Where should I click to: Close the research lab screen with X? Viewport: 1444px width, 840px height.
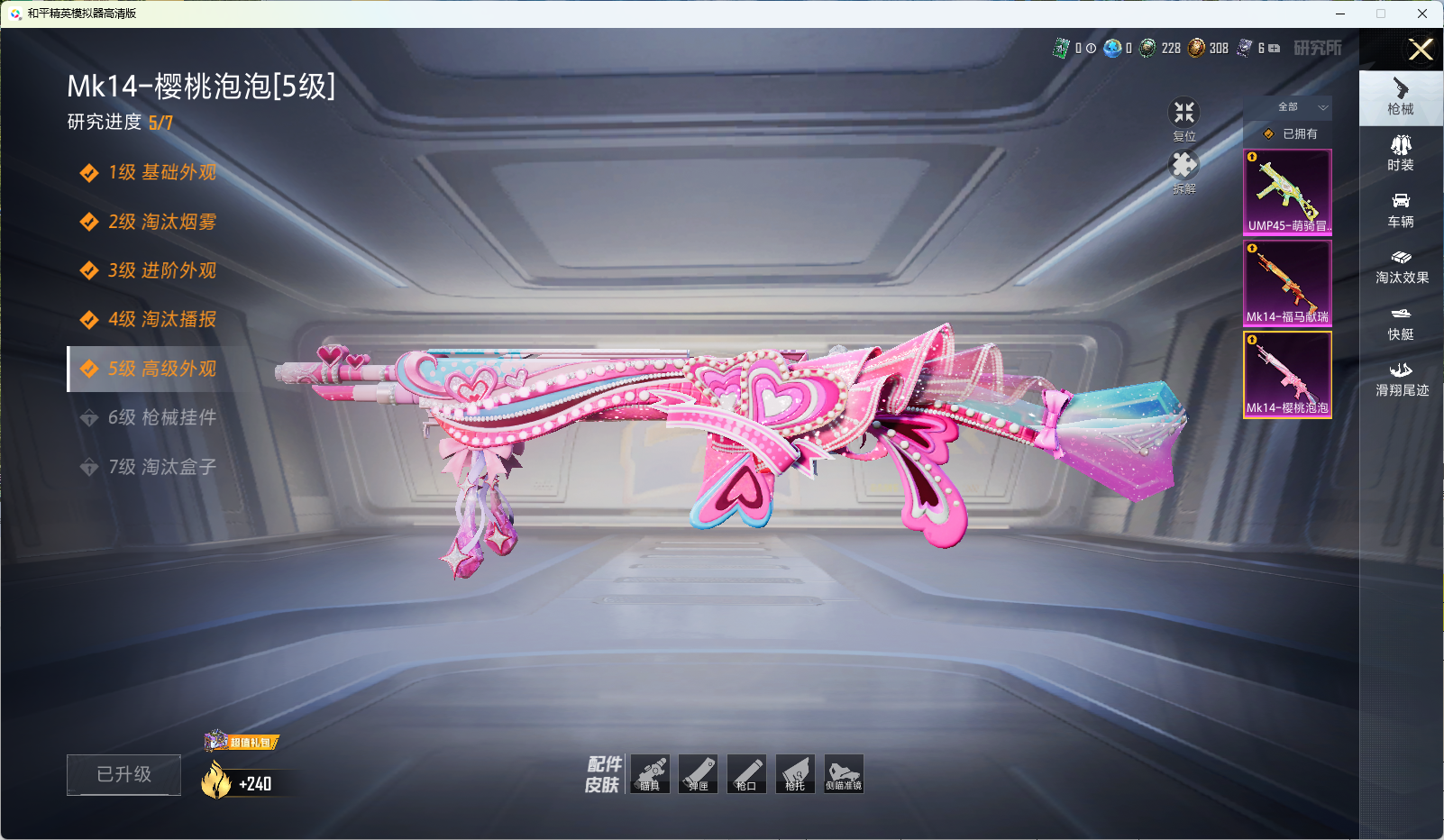click(x=1421, y=50)
